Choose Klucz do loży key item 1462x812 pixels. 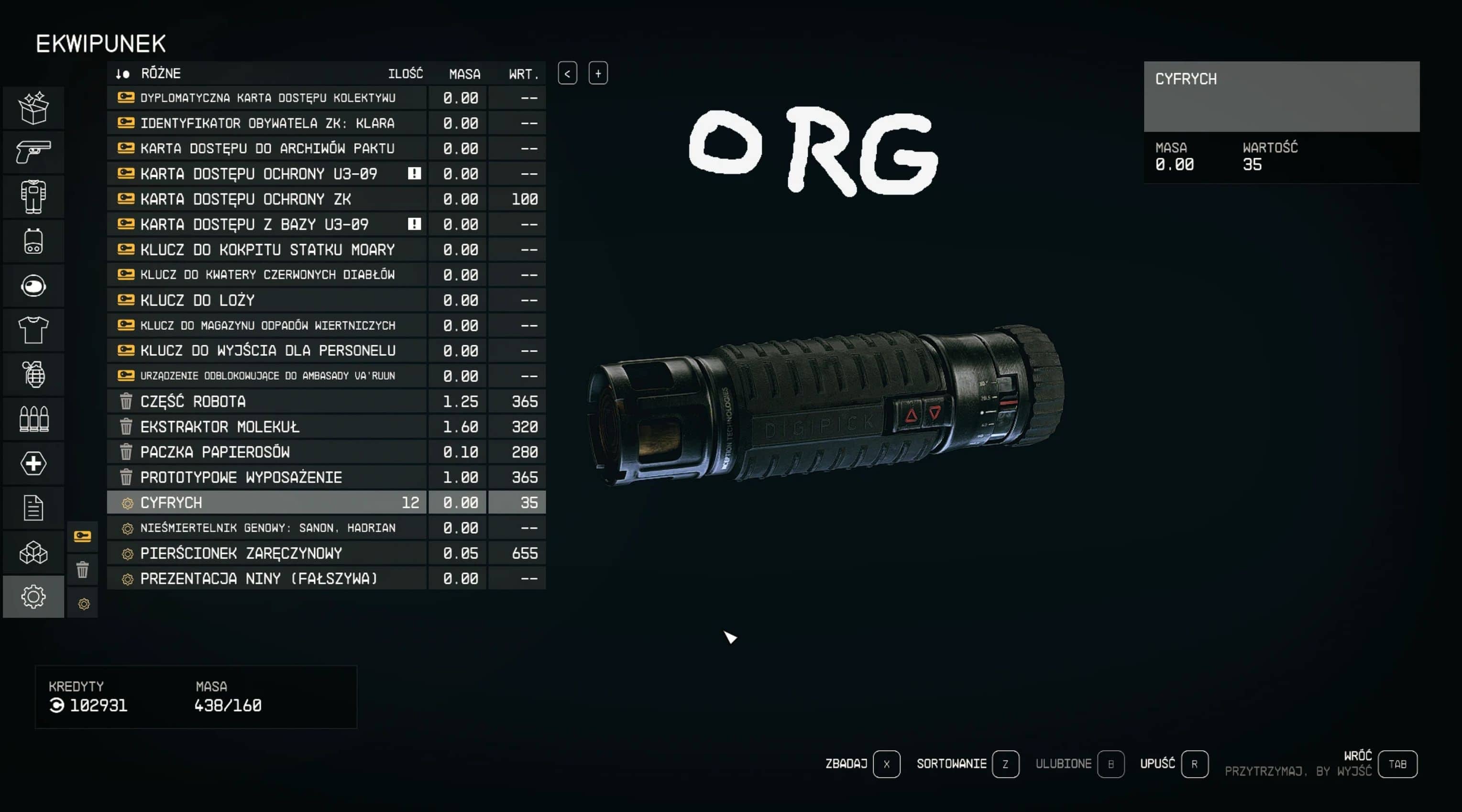pos(267,300)
